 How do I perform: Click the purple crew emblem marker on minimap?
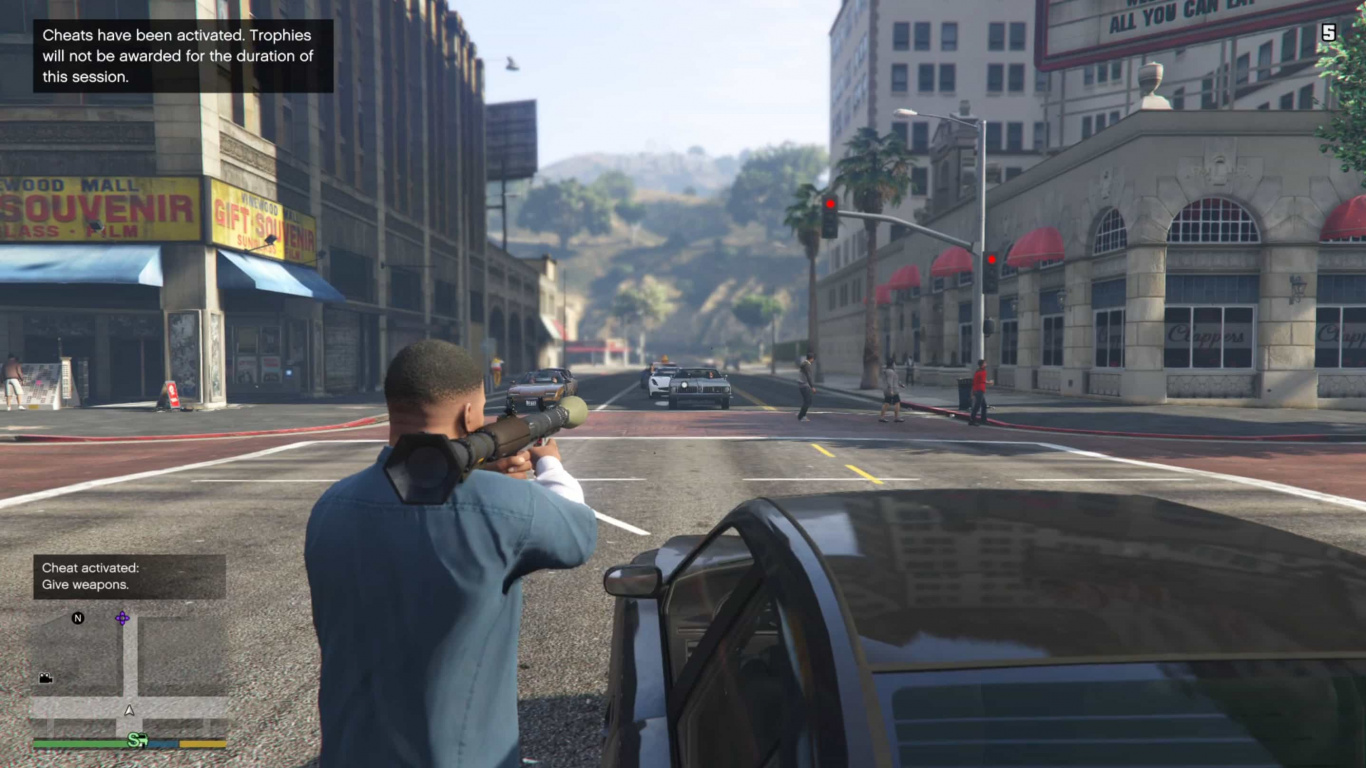point(122,617)
